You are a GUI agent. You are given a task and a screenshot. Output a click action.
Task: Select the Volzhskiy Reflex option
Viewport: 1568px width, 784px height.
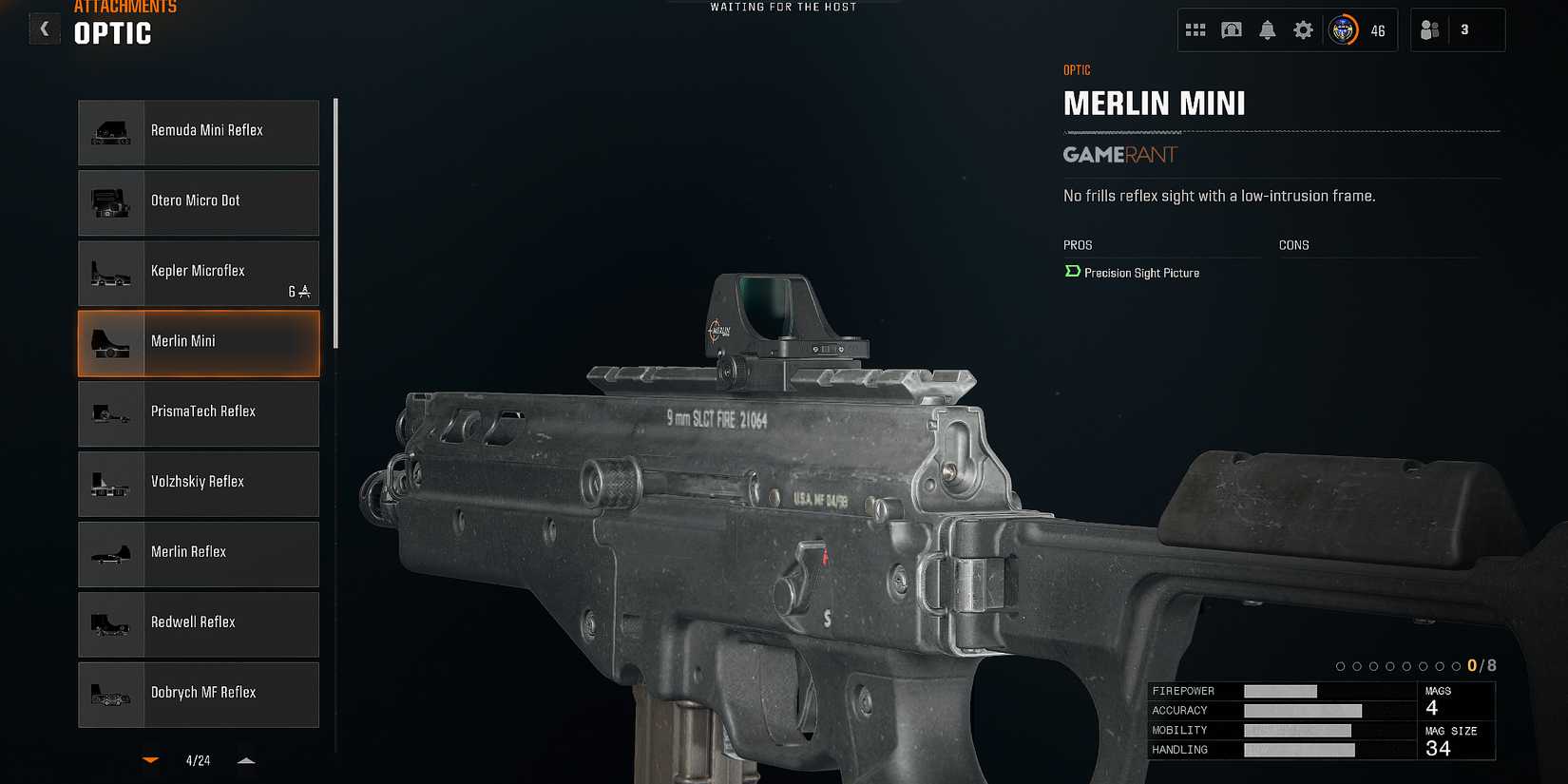pos(198,483)
